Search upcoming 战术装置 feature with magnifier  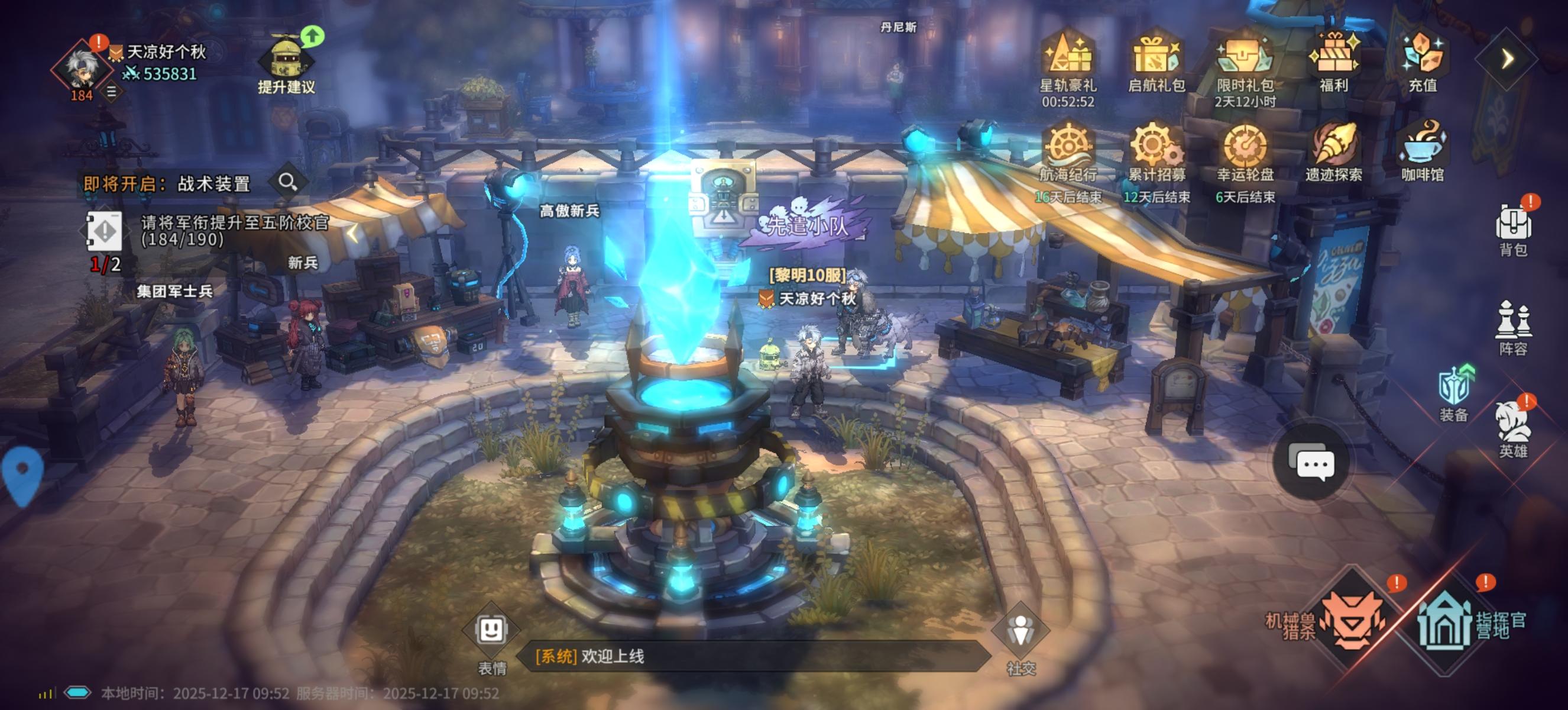coord(287,182)
